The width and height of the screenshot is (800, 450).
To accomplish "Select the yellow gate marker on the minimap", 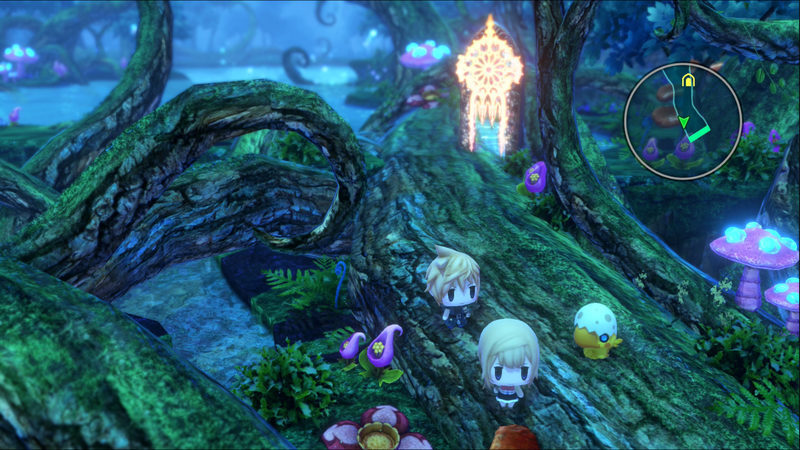I will (686, 79).
